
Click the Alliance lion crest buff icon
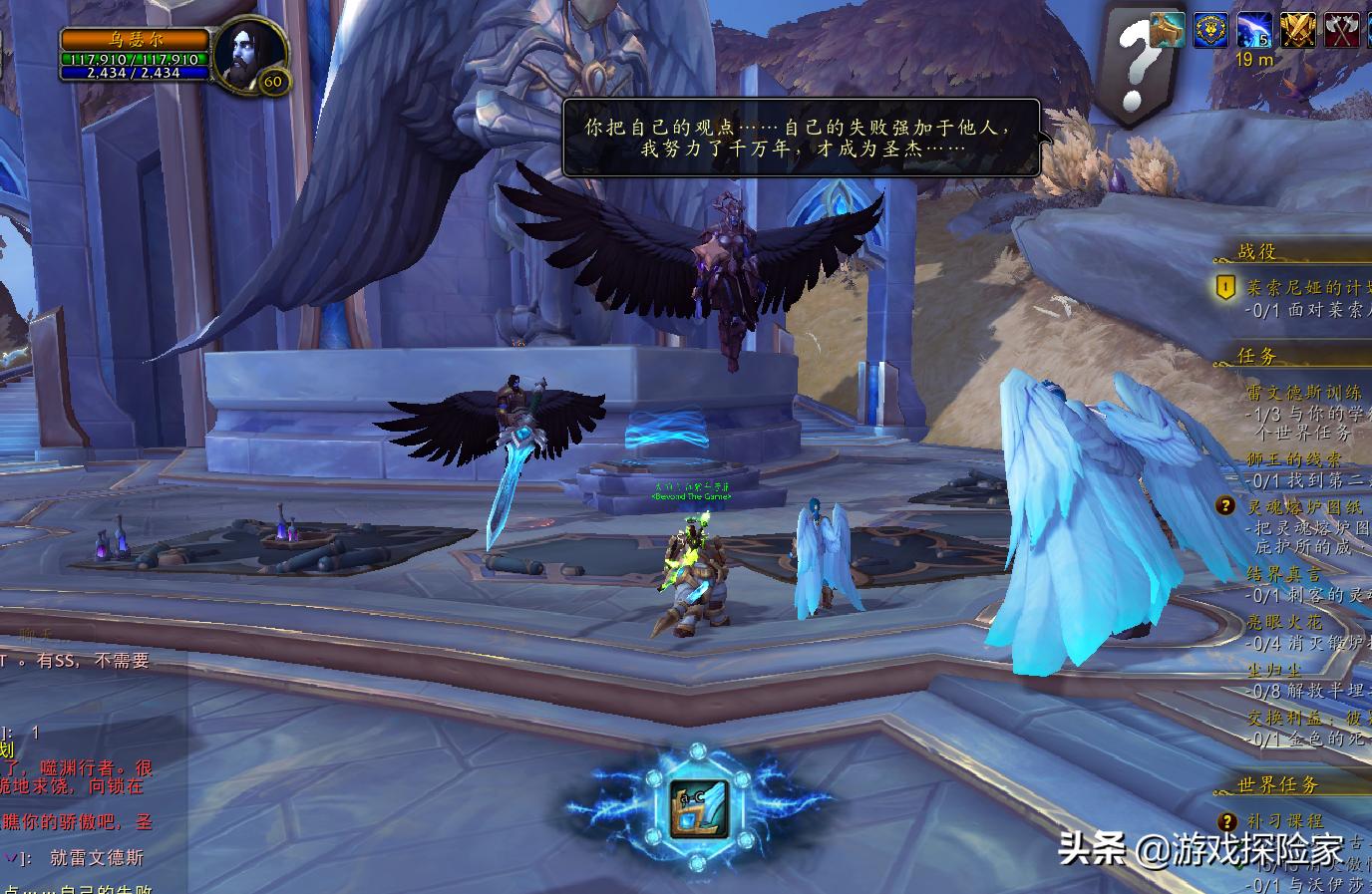pos(1210,30)
